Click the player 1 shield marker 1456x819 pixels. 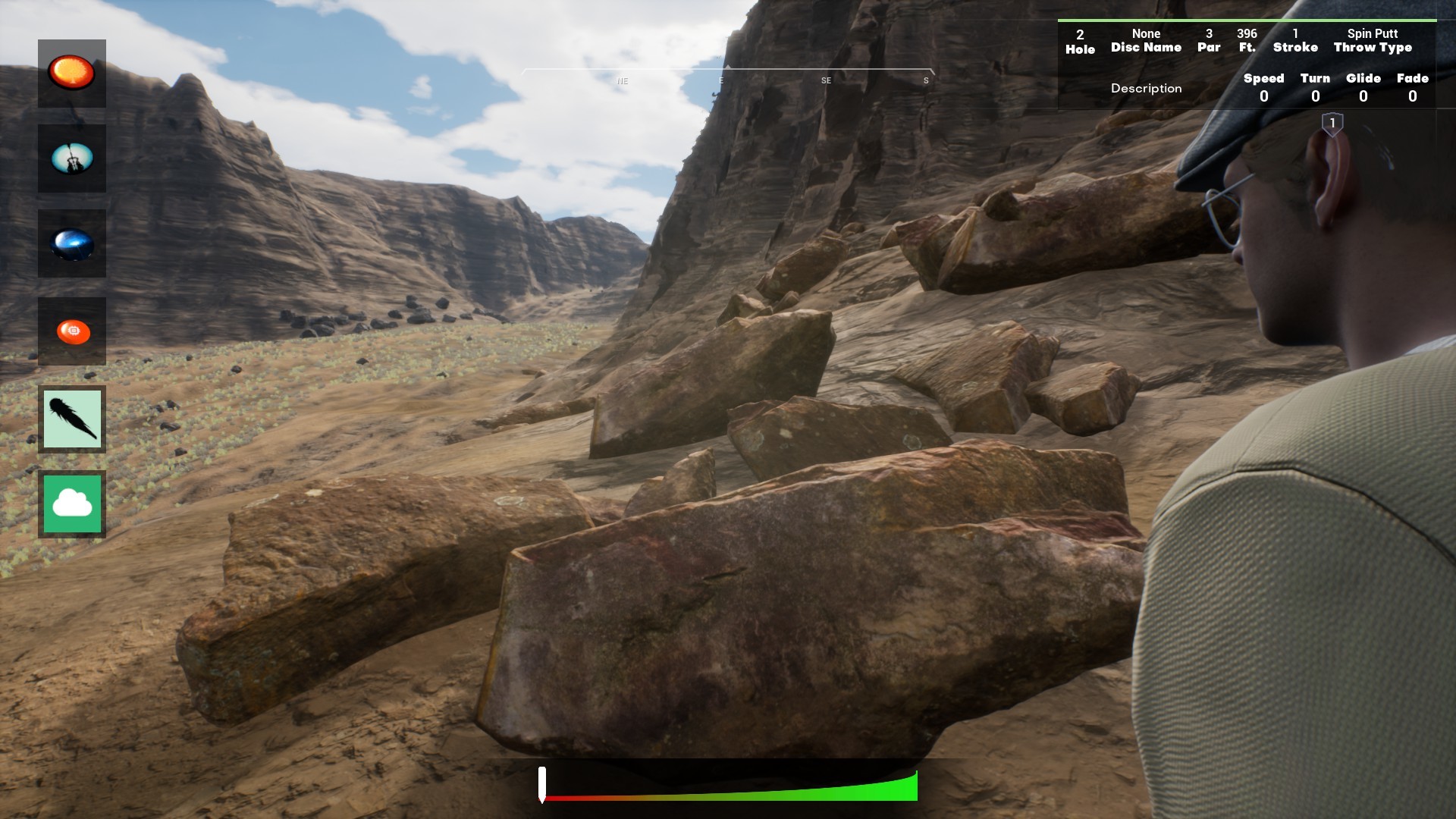click(x=1332, y=121)
